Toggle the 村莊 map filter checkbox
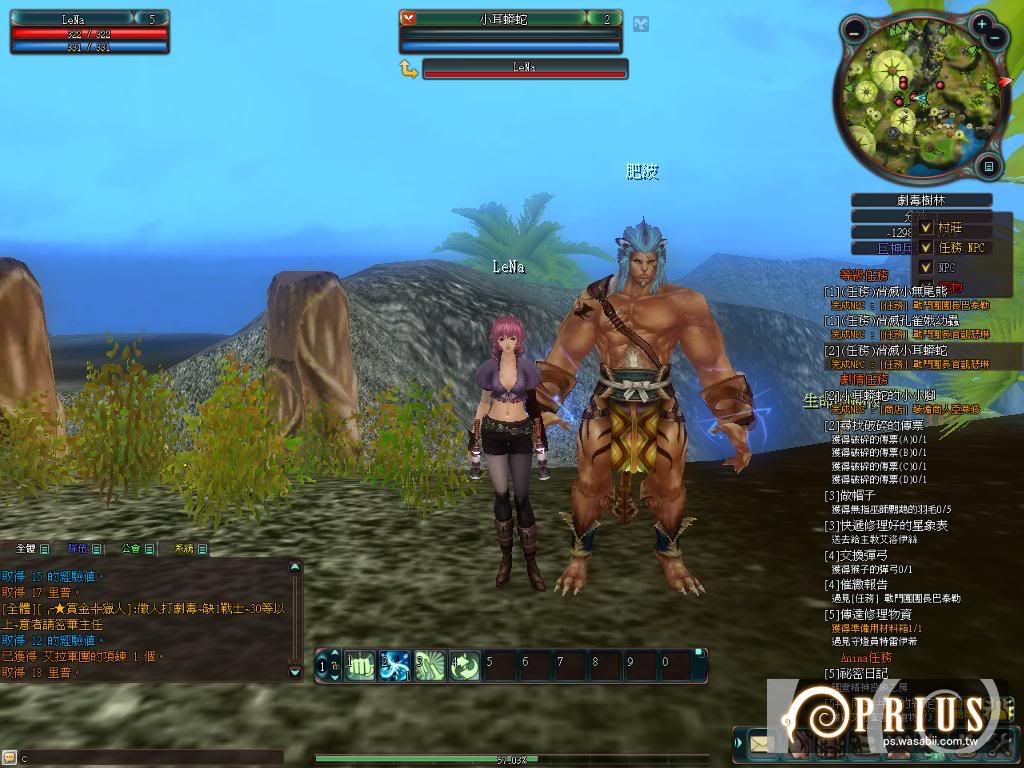The width and height of the screenshot is (1024, 768). point(926,227)
